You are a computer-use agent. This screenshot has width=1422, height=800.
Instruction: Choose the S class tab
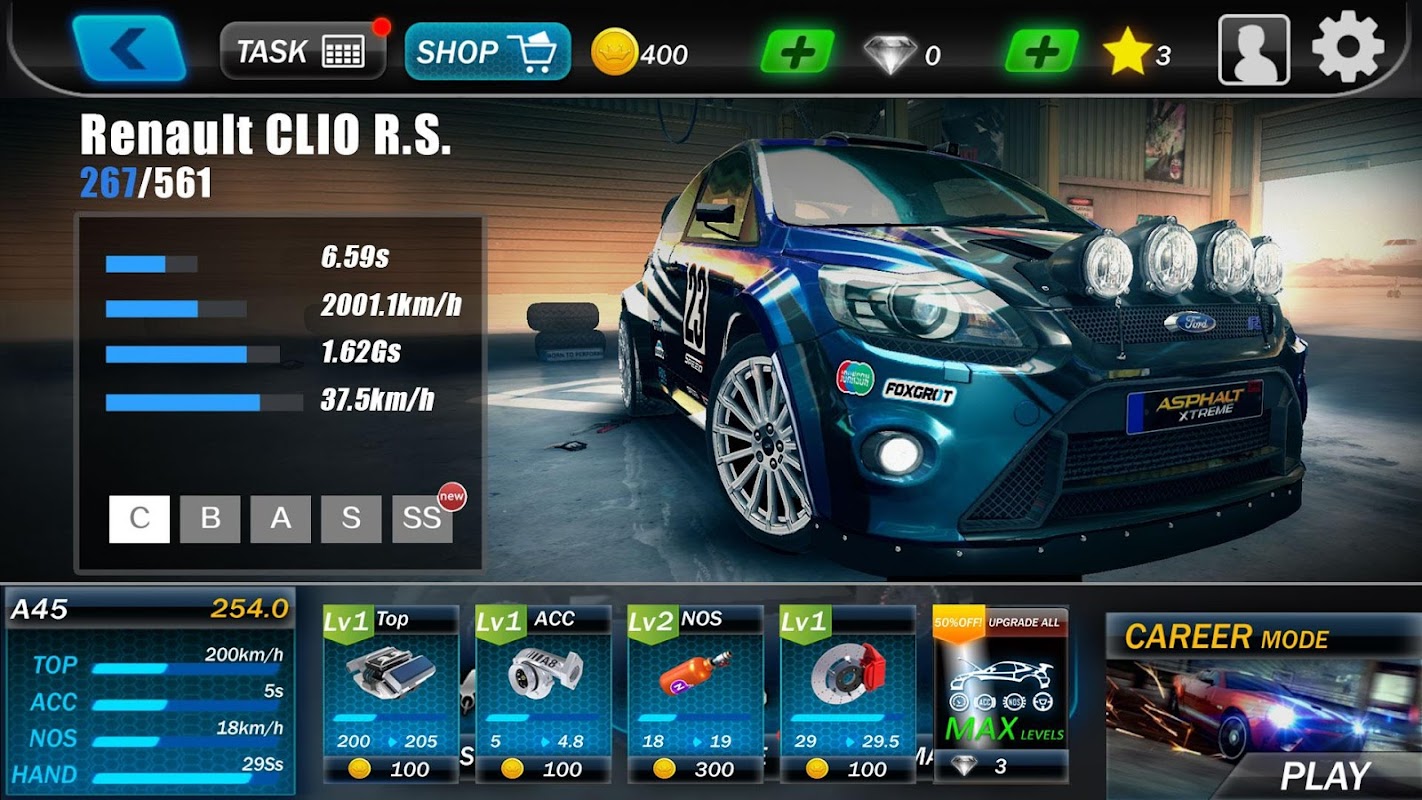[351, 519]
